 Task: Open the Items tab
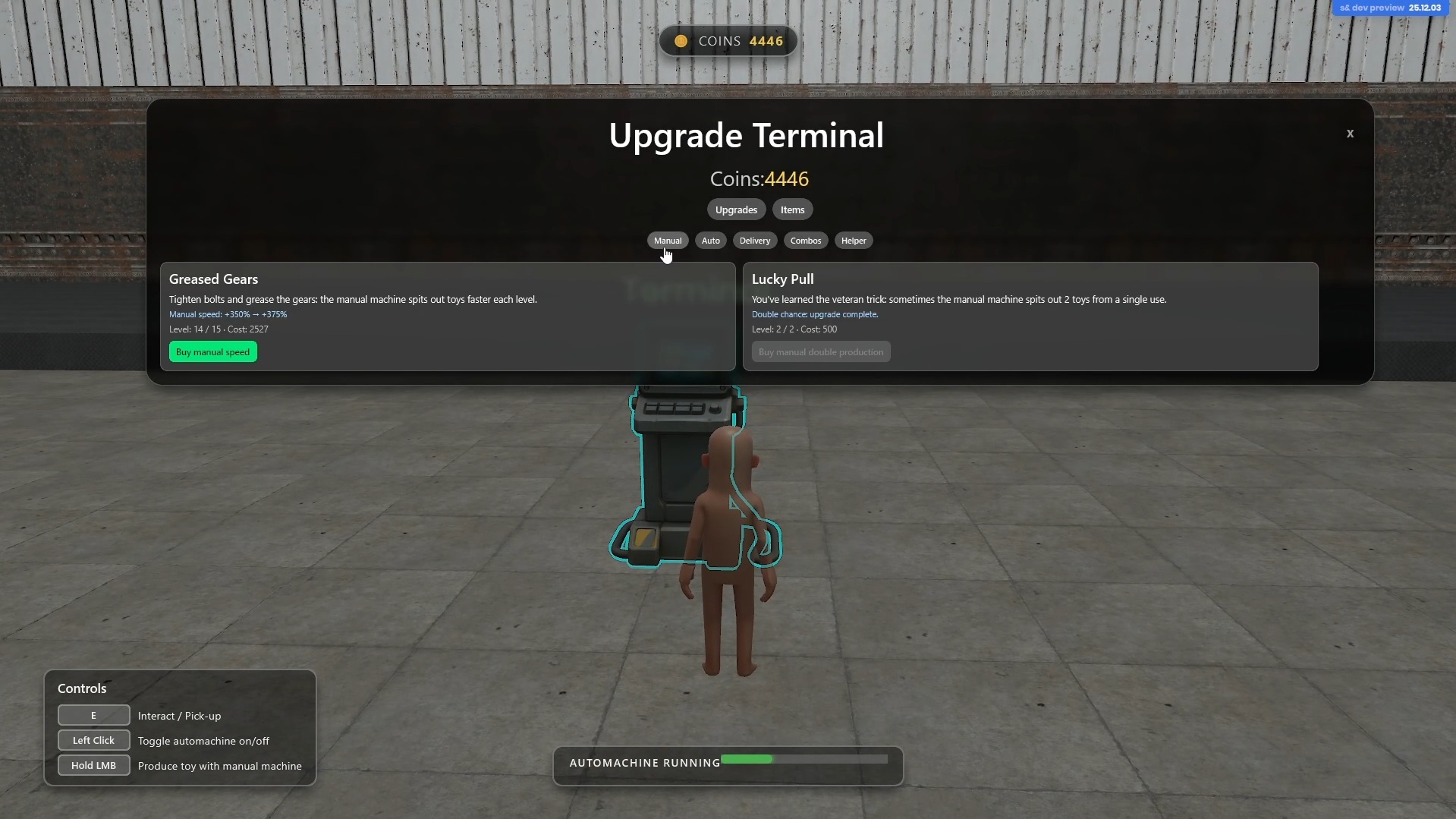click(x=792, y=209)
